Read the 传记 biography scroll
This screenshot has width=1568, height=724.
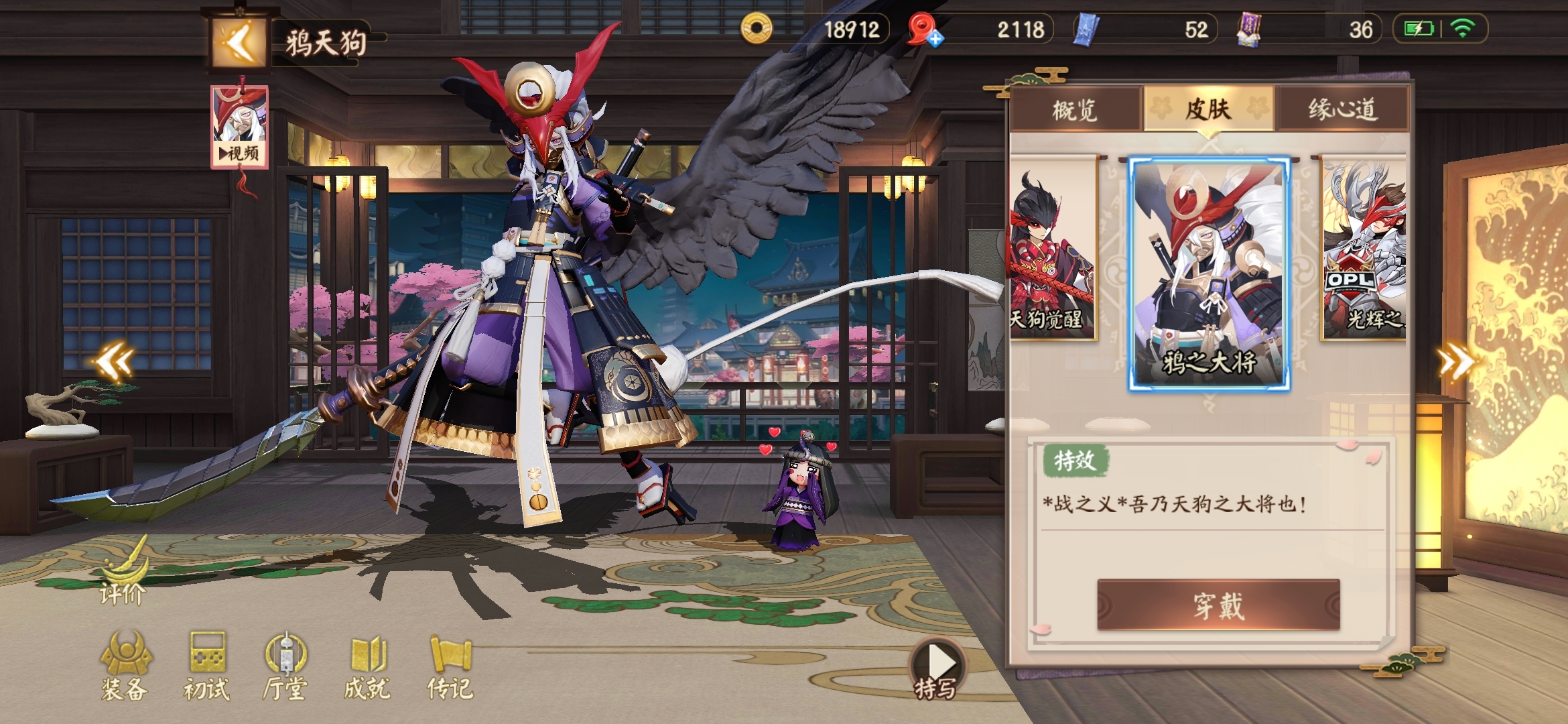coord(450,666)
